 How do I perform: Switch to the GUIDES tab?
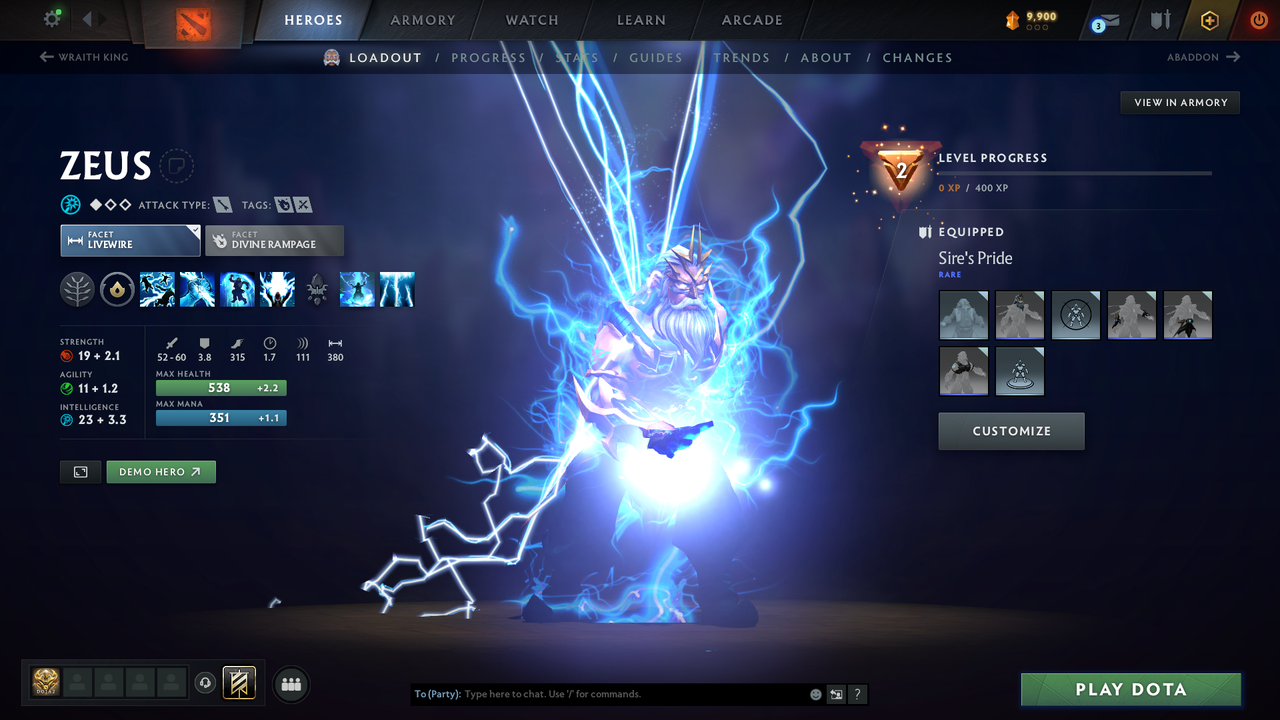pyautogui.click(x=655, y=57)
